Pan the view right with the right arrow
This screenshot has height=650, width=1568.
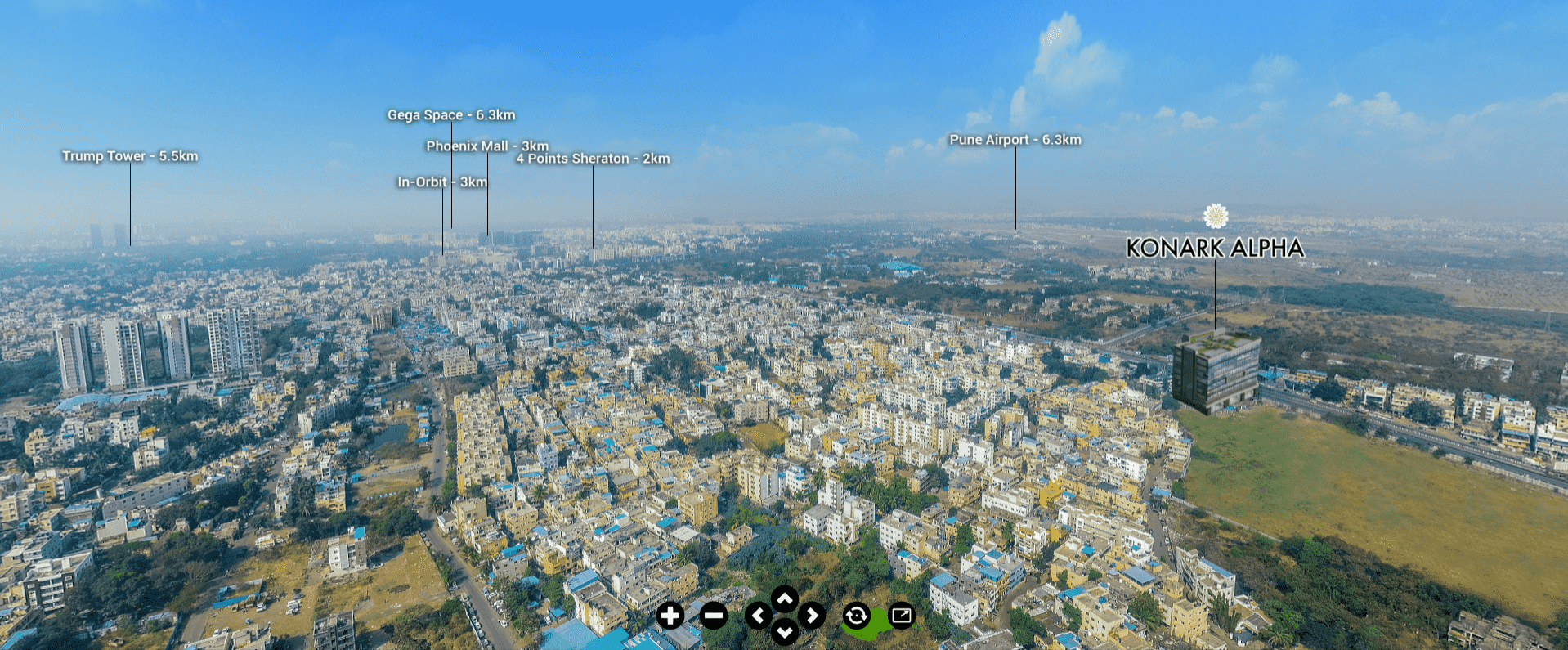coord(812,616)
